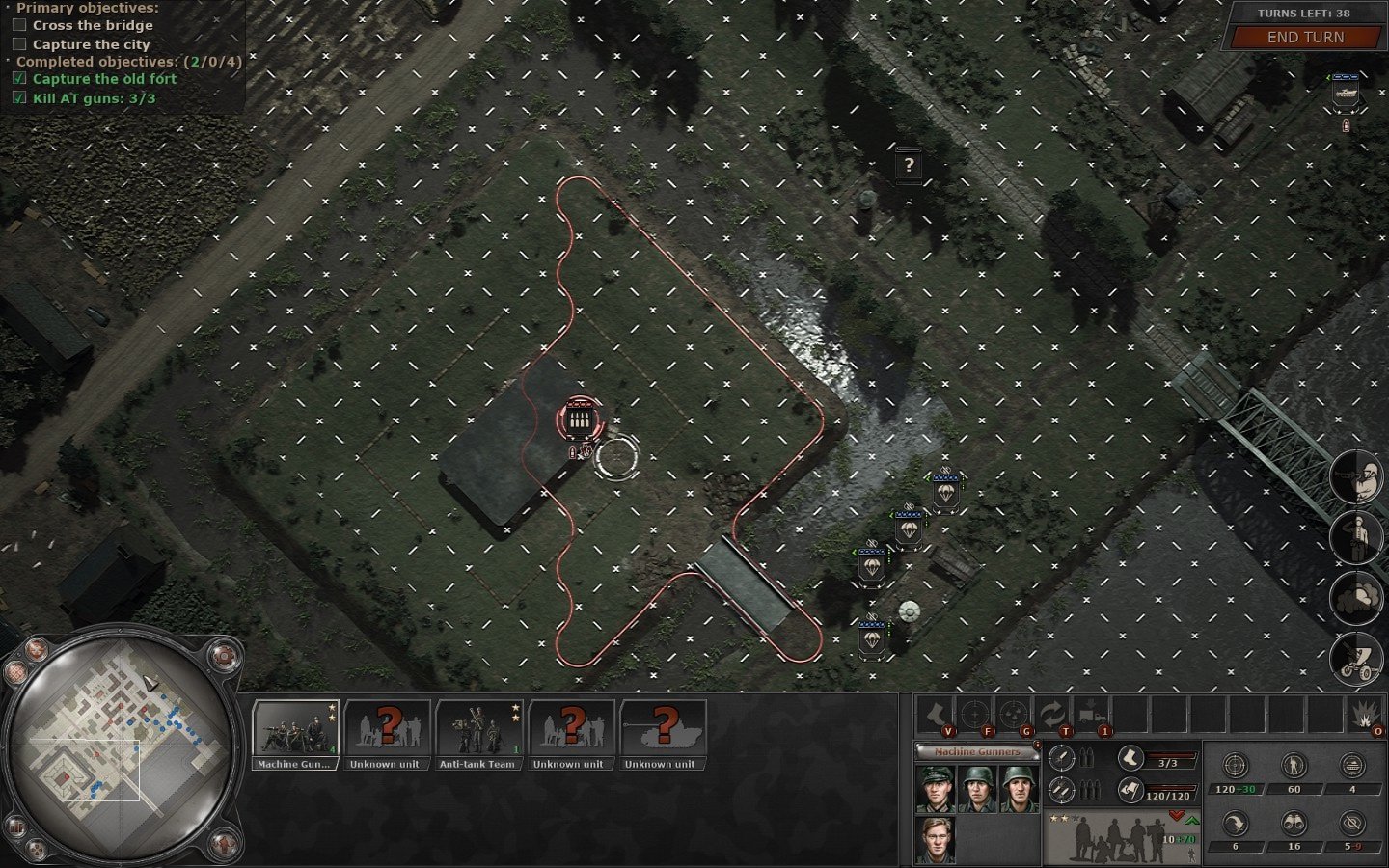
Task: Use the smoke cloud ability
Action: point(1357,598)
